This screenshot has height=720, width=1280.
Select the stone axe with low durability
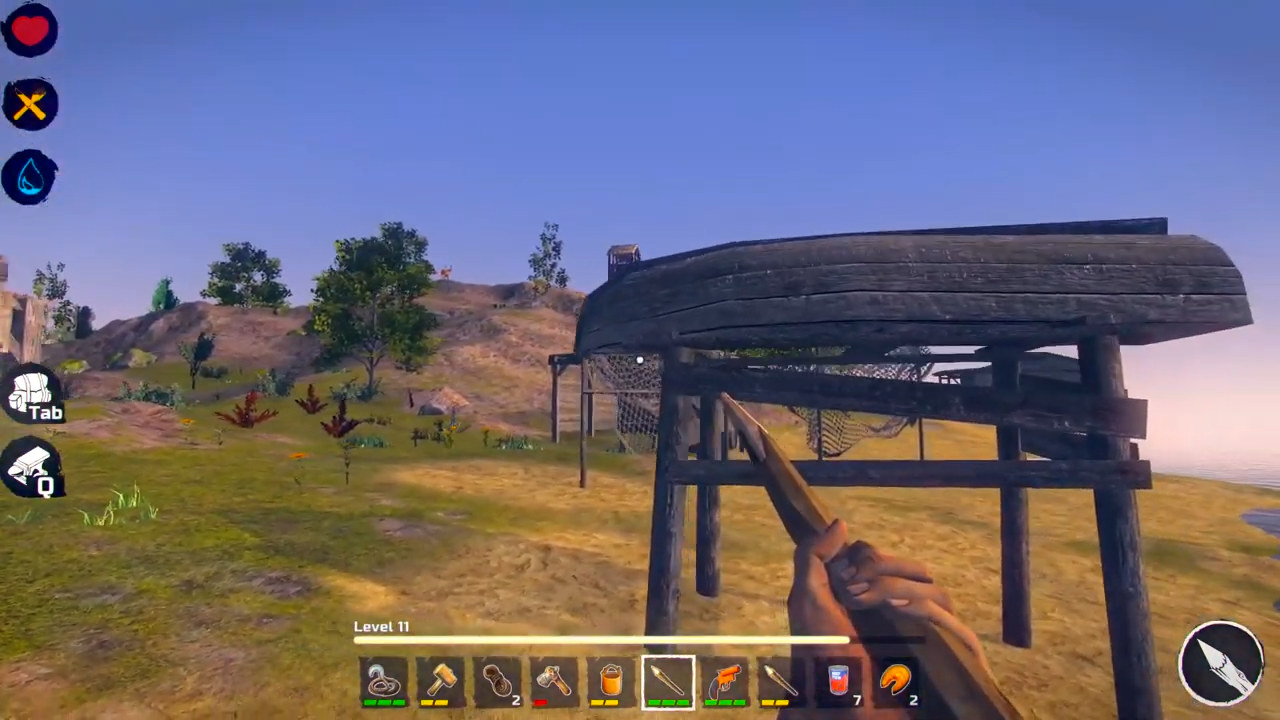(x=557, y=681)
